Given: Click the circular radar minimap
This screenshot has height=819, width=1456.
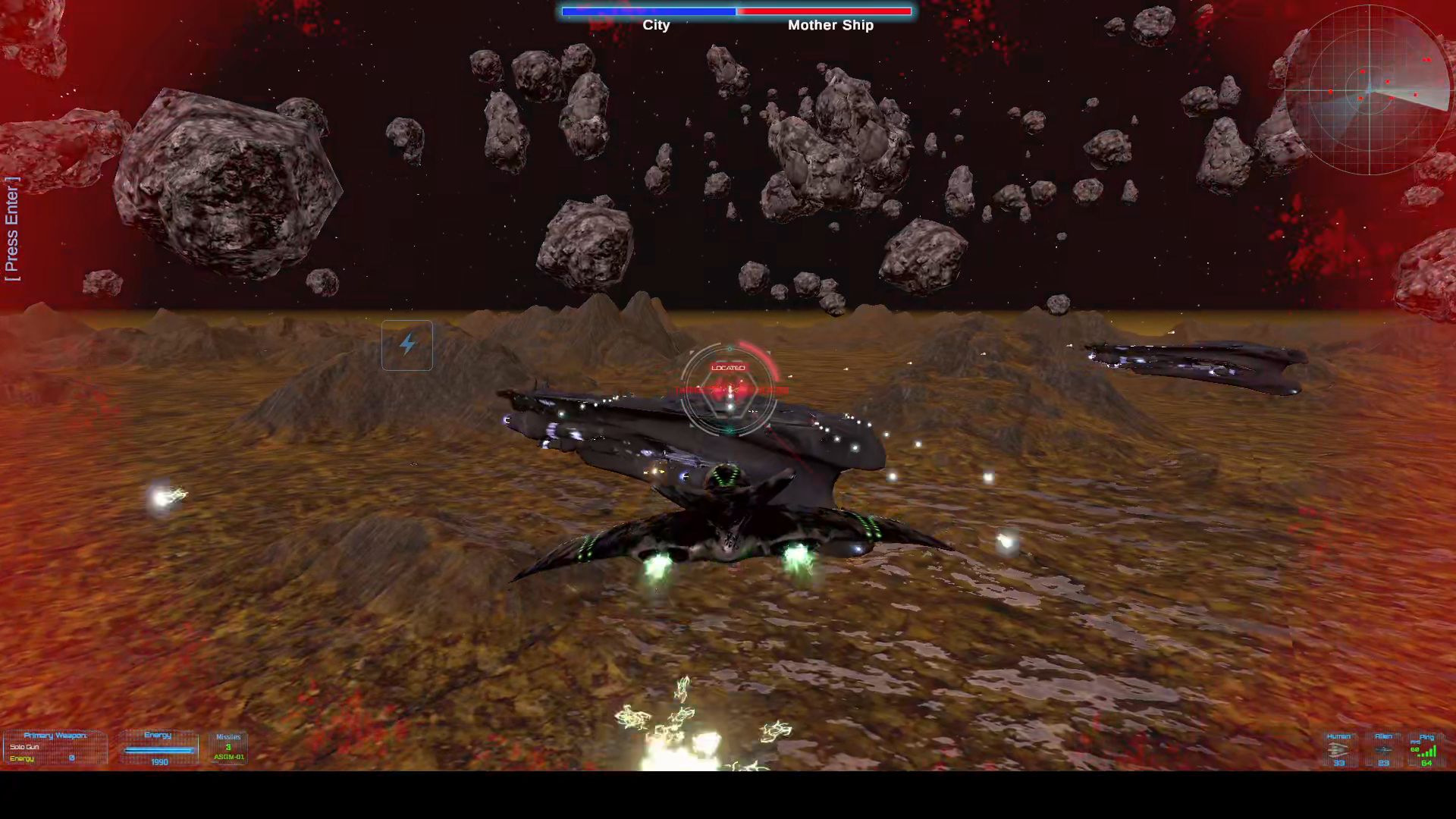Looking at the screenshot, I should [1369, 90].
